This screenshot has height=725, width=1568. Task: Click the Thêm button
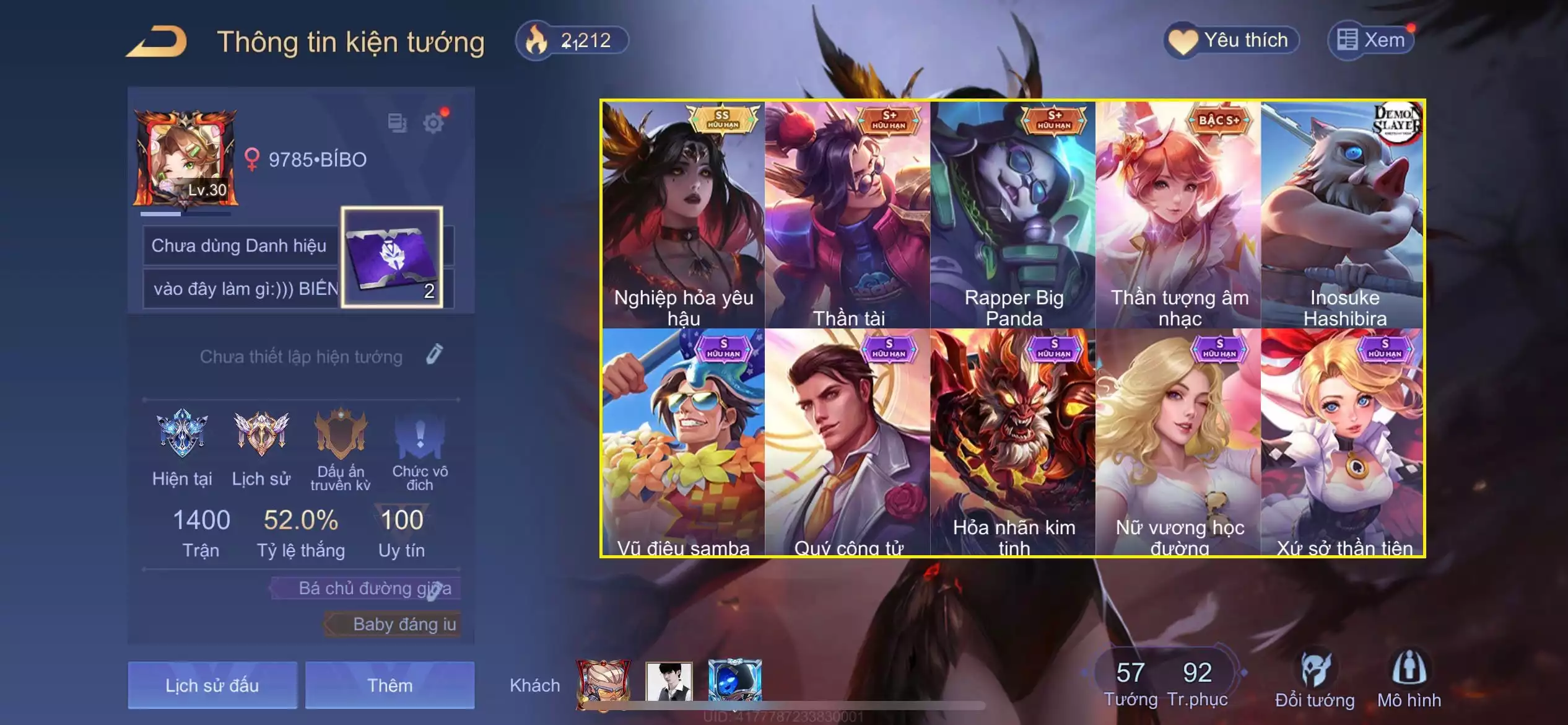click(390, 685)
